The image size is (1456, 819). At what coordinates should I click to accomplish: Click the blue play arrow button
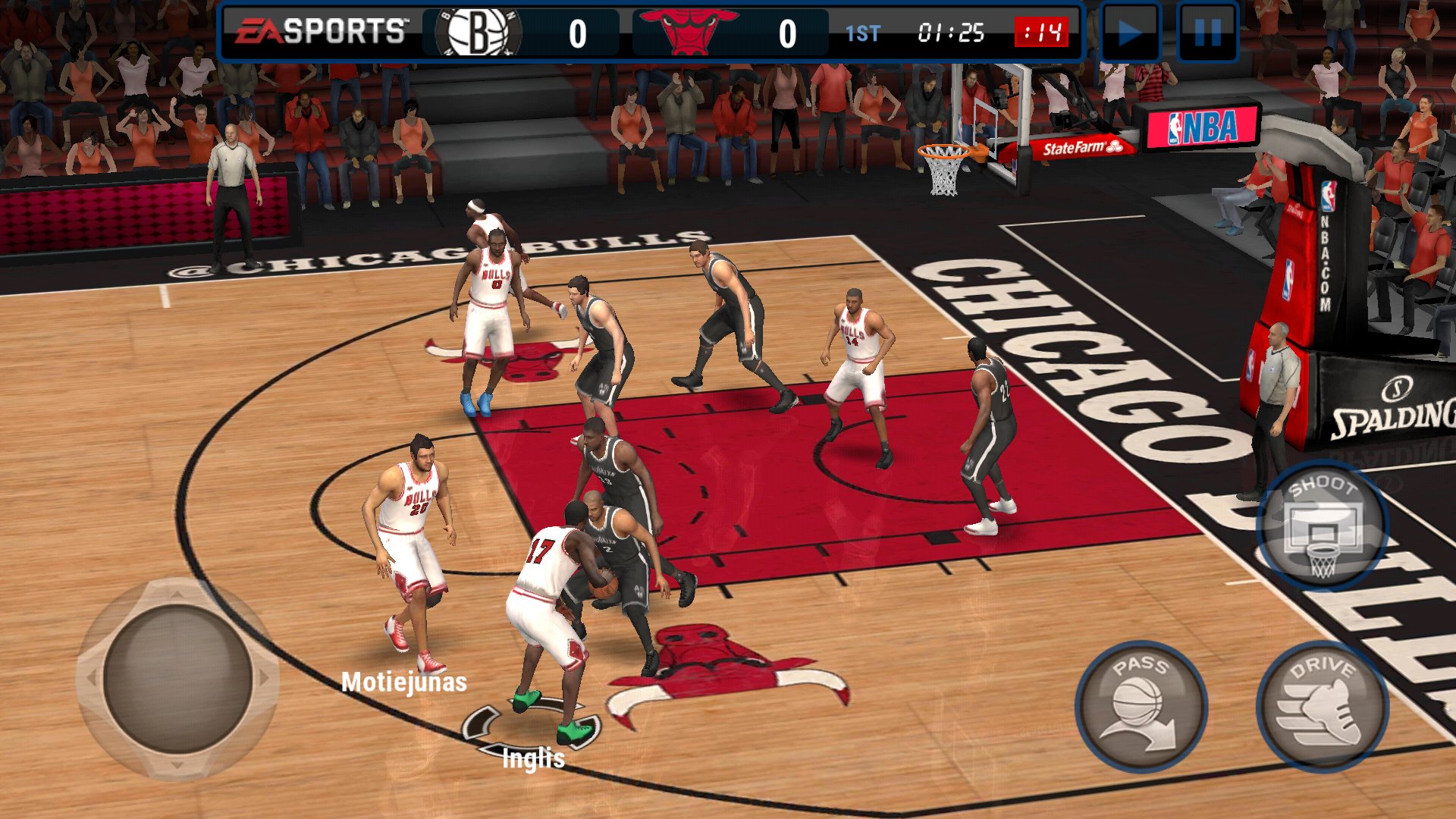coord(1130,33)
